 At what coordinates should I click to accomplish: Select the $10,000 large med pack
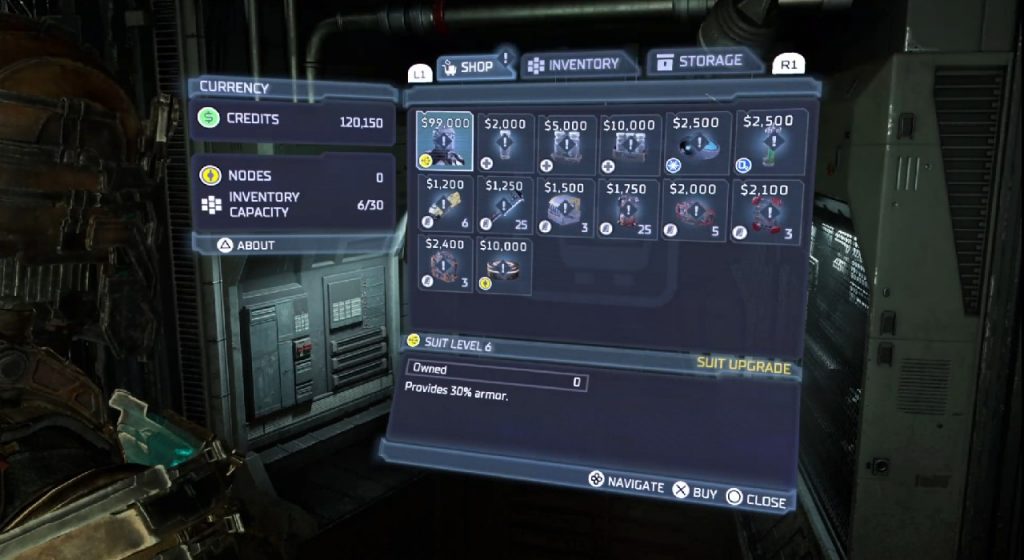click(x=629, y=141)
